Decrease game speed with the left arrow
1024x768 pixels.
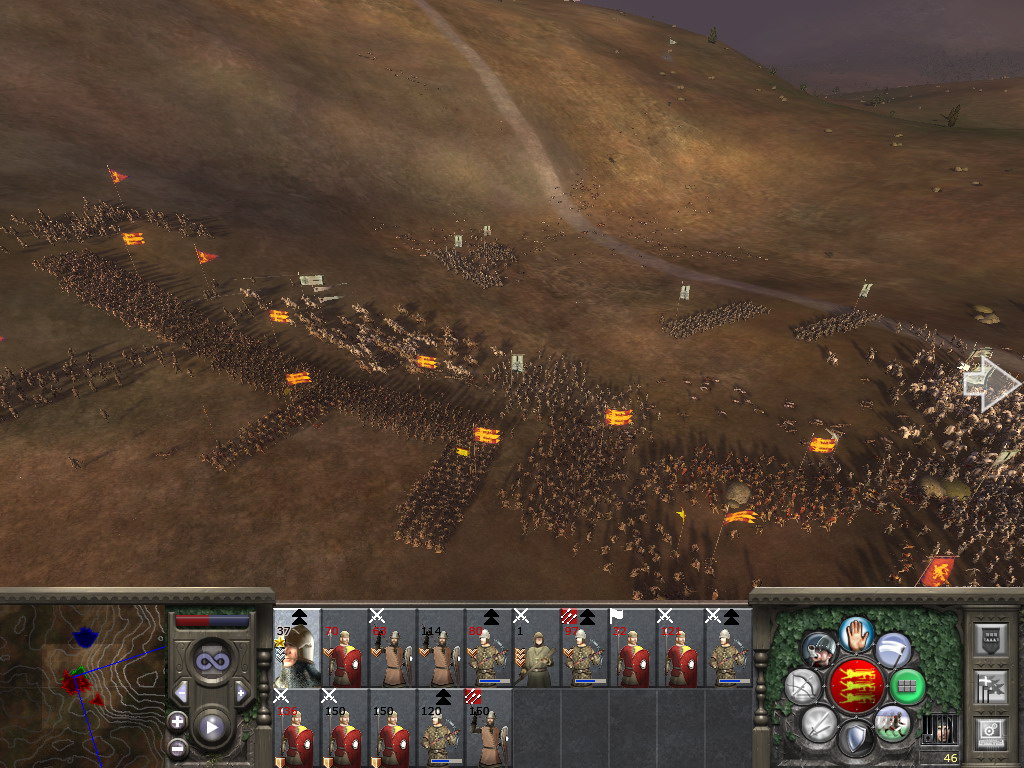coord(181,692)
